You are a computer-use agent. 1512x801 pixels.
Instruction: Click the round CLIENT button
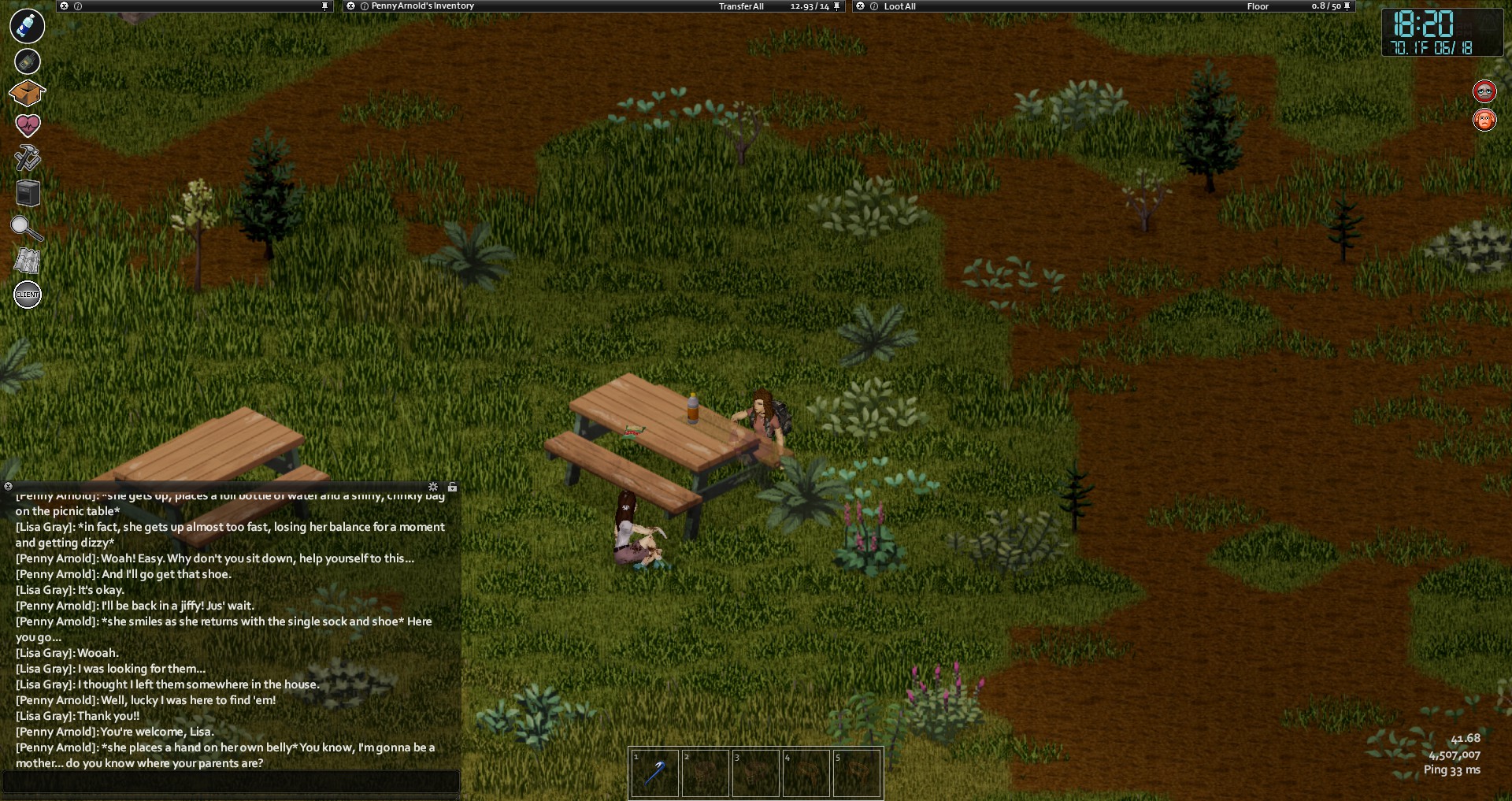click(28, 295)
